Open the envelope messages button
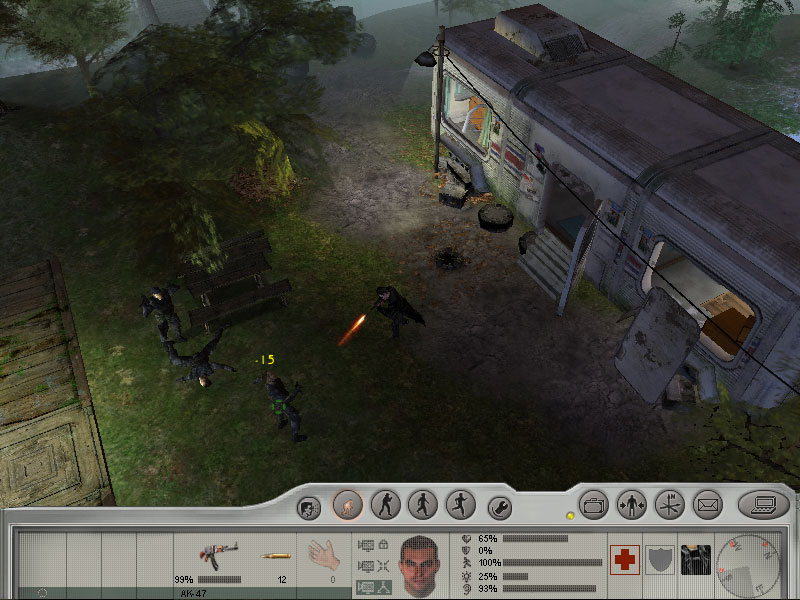 pos(707,504)
